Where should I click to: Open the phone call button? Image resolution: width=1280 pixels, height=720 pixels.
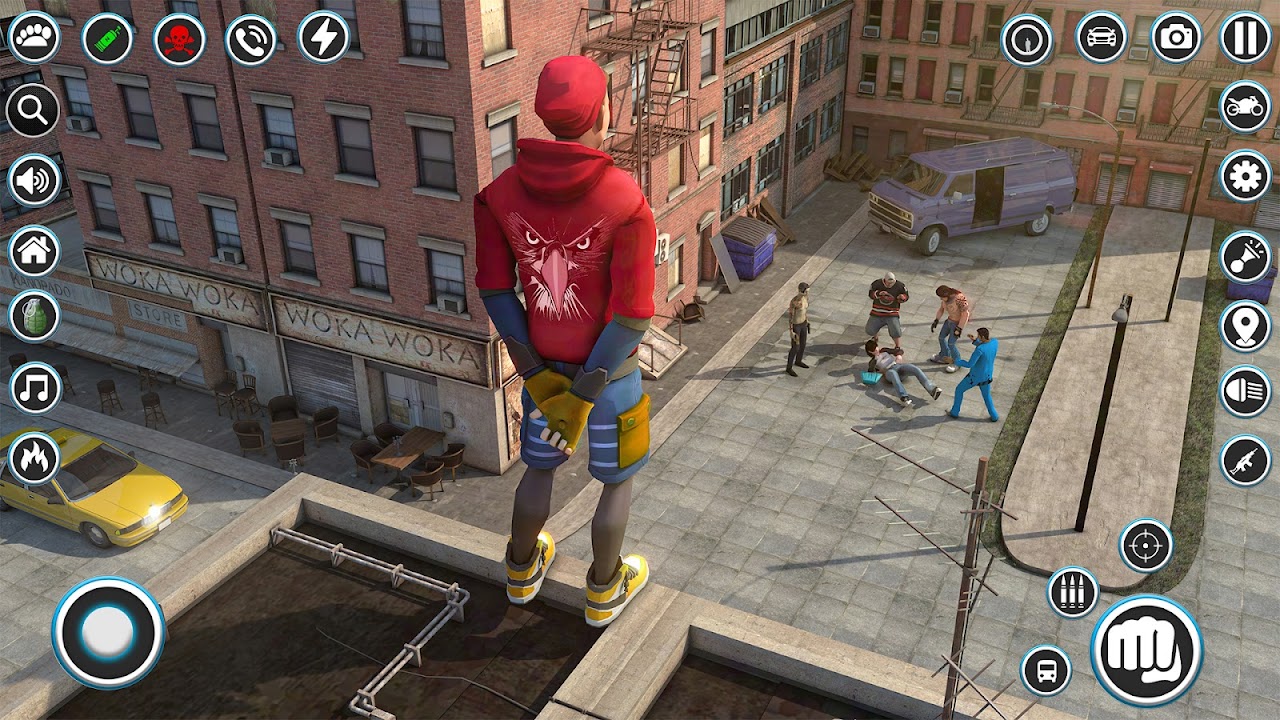[x=251, y=39]
